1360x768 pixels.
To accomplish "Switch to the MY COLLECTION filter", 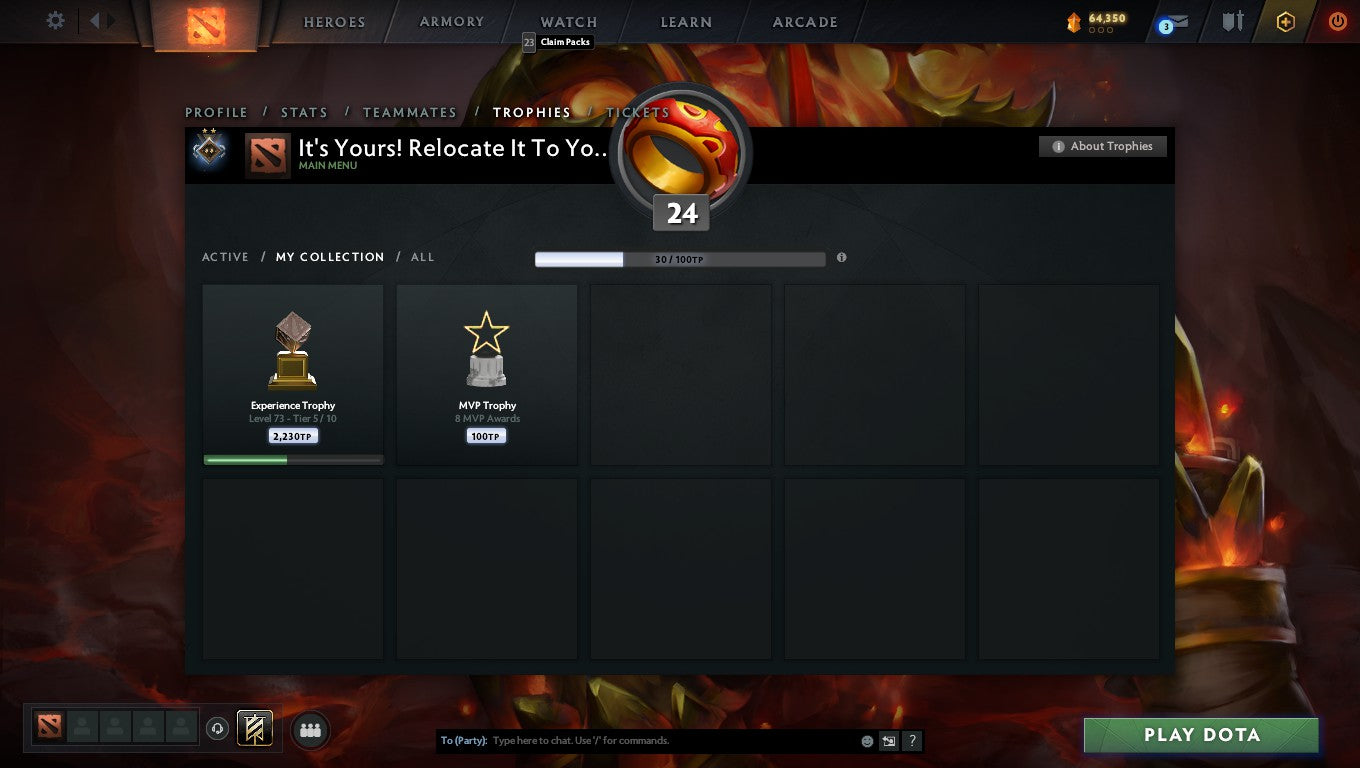I will tap(330, 257).
